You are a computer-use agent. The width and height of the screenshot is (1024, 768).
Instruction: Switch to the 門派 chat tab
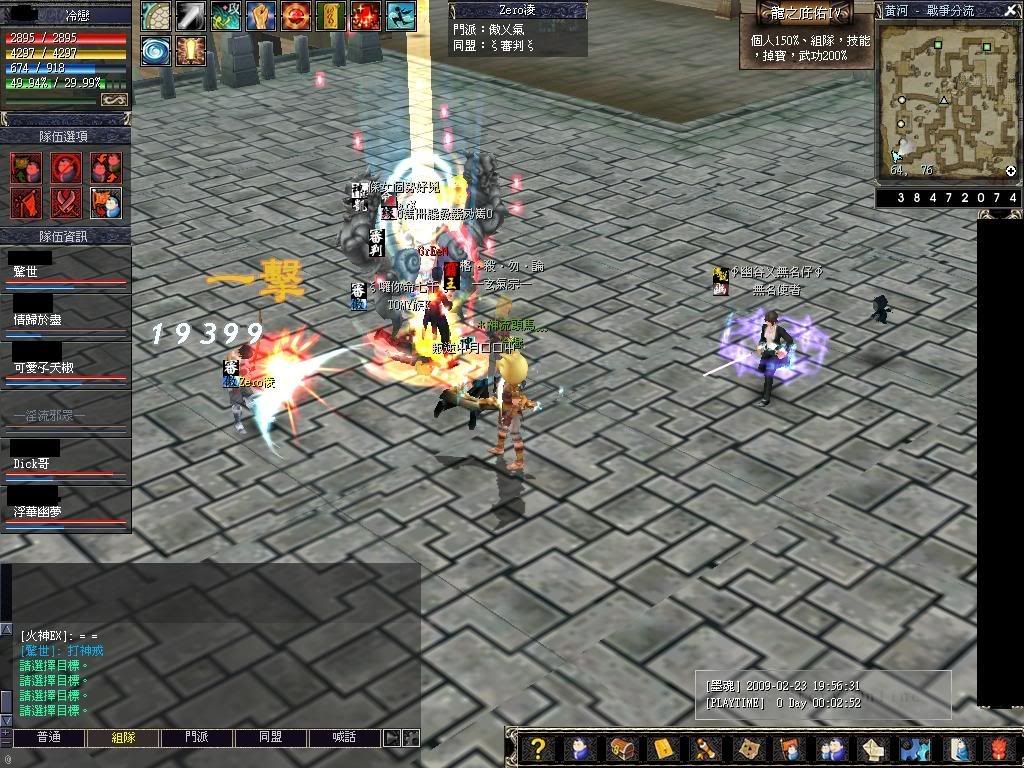[x=198, y=738]
